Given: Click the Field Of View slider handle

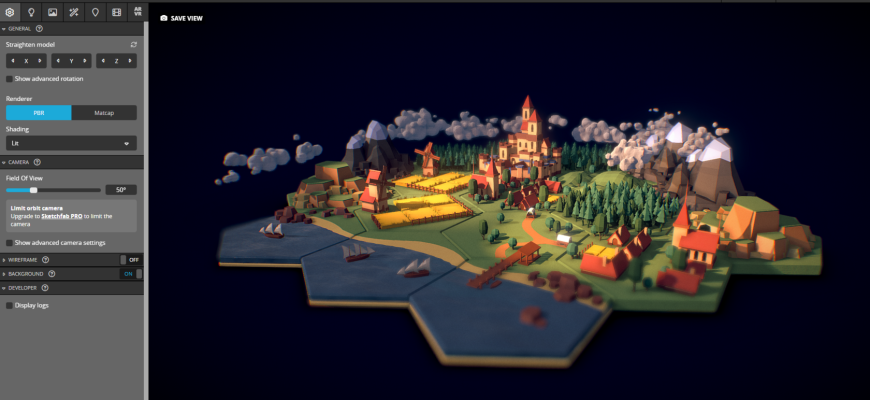Looking at the screenshot, I should pyautogui.click(x=33, y=189).
